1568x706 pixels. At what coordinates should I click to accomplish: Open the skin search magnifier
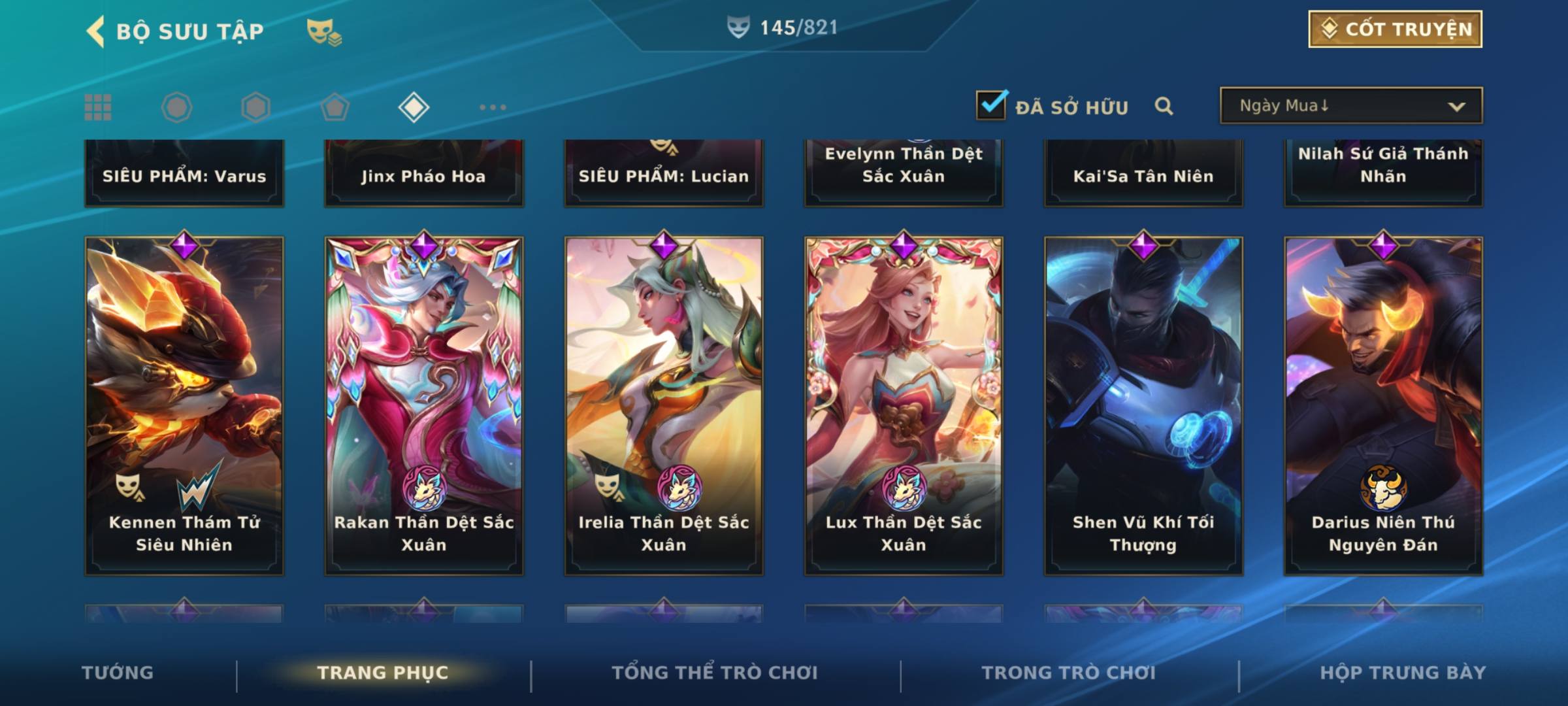pos(1164,106)
